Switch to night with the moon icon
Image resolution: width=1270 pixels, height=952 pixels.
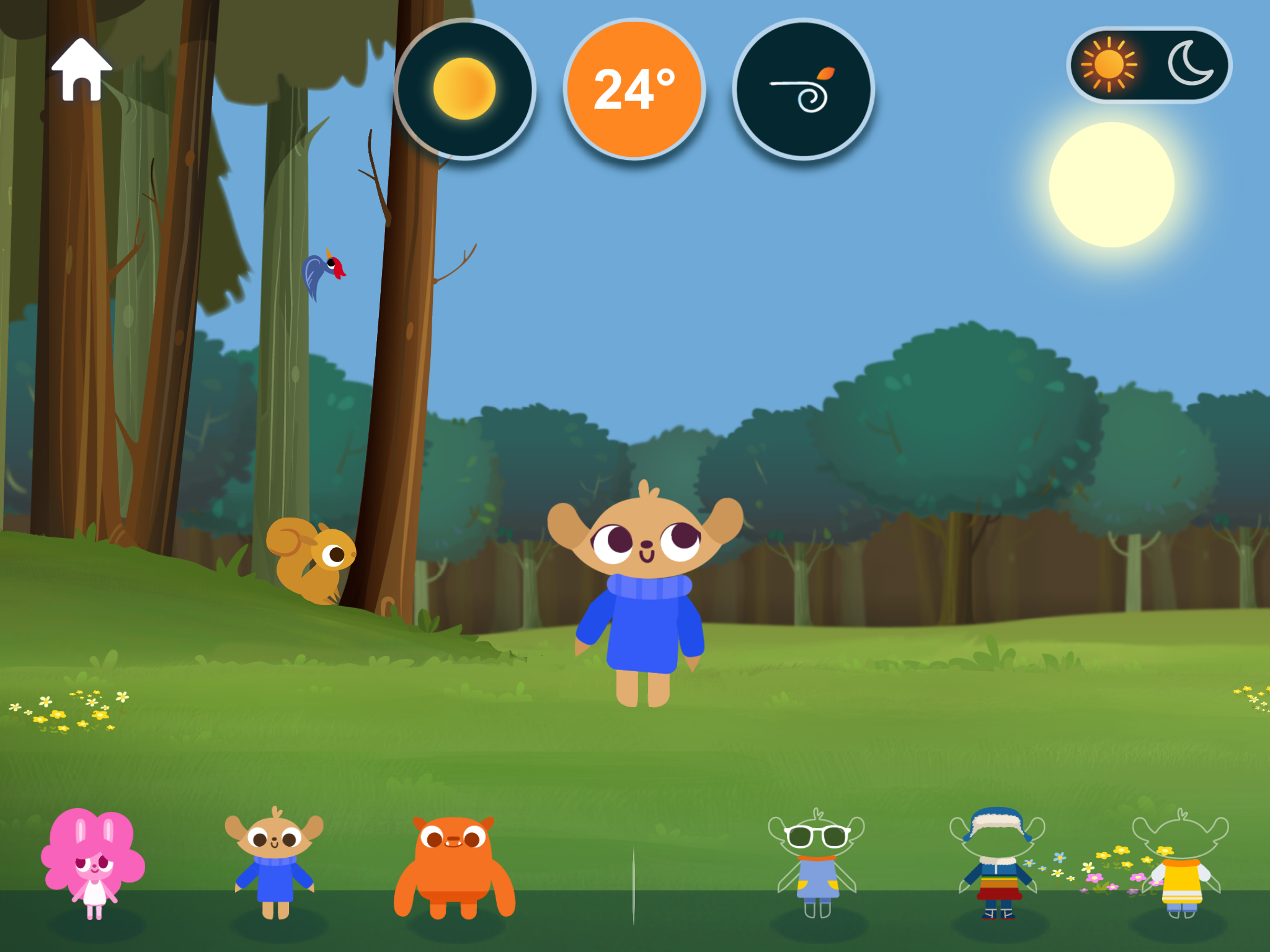tap(1189, 64)
